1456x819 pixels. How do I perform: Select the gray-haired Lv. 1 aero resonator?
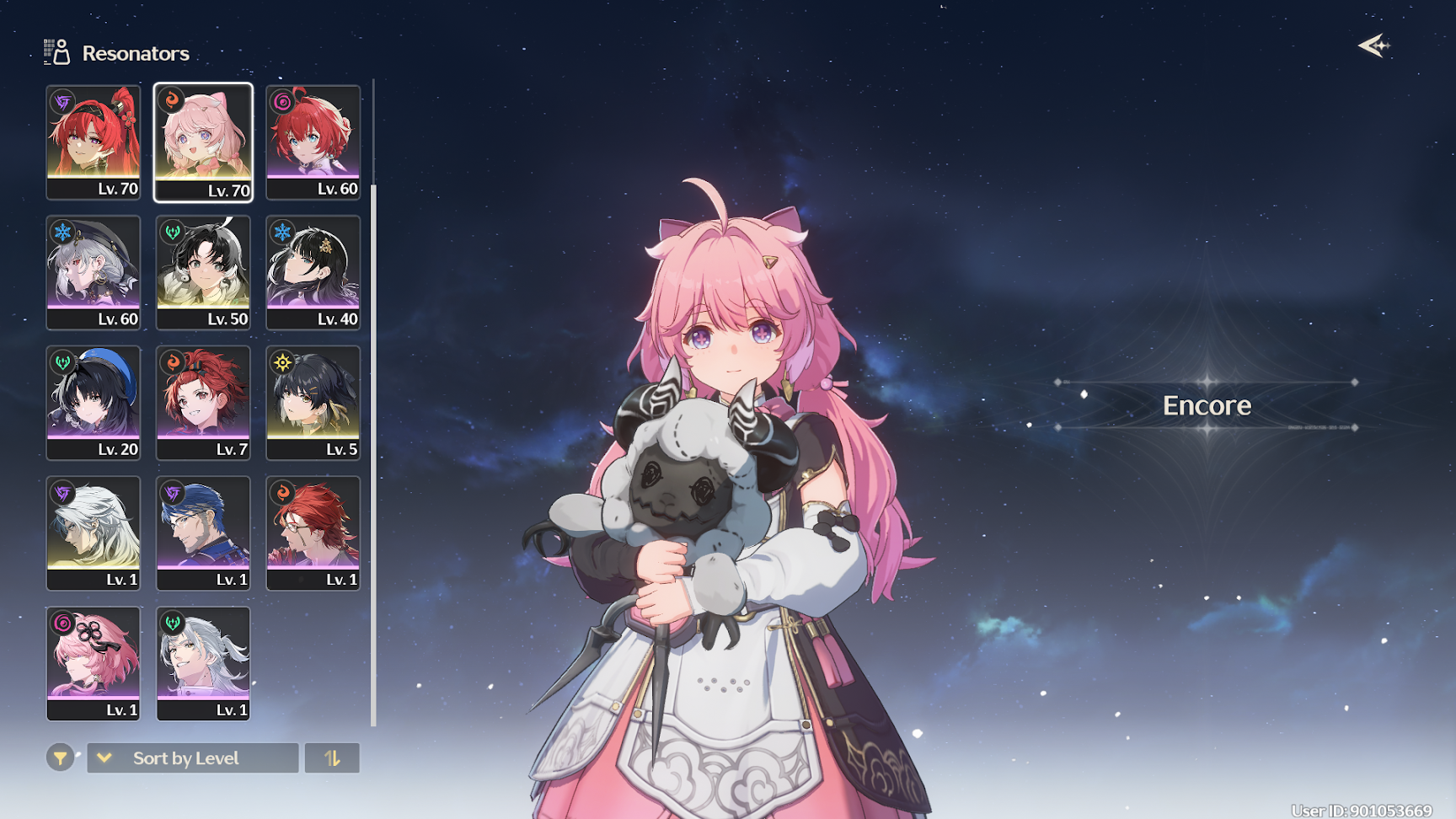click(203, 663)
